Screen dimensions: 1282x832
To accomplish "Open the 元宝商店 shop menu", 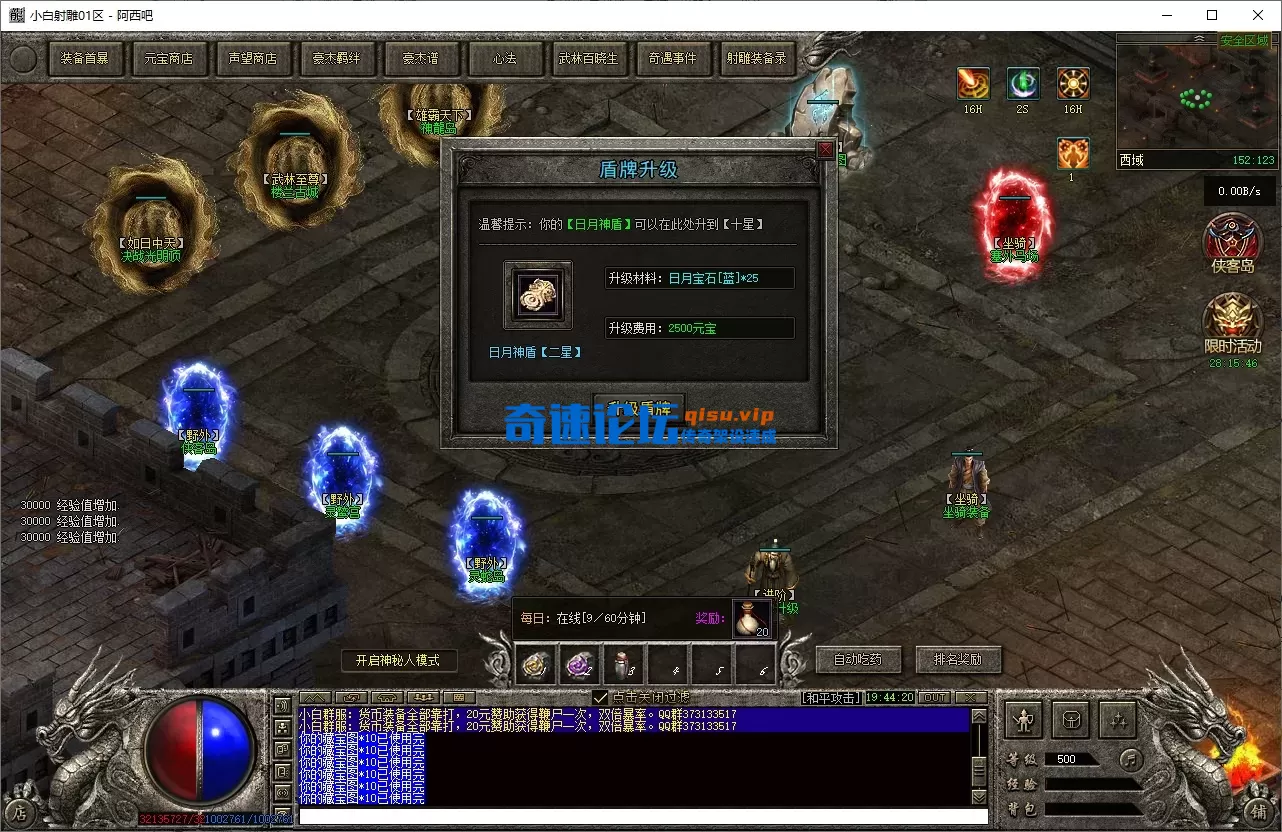I will (x=169, y=59).
